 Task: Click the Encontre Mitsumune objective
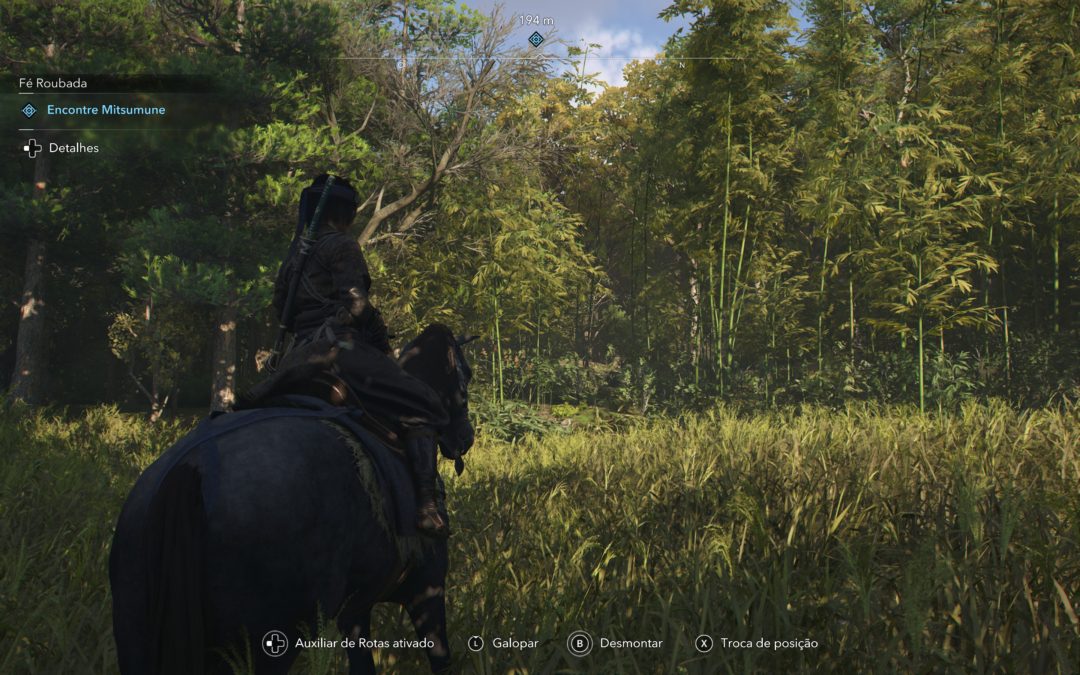point(105,110)
